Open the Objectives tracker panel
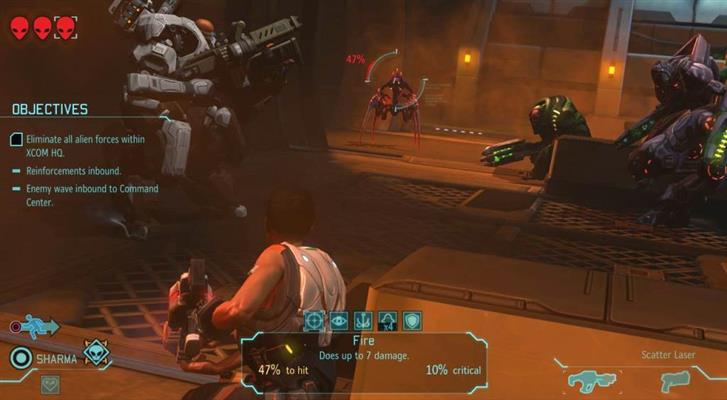 pos(50,109)
